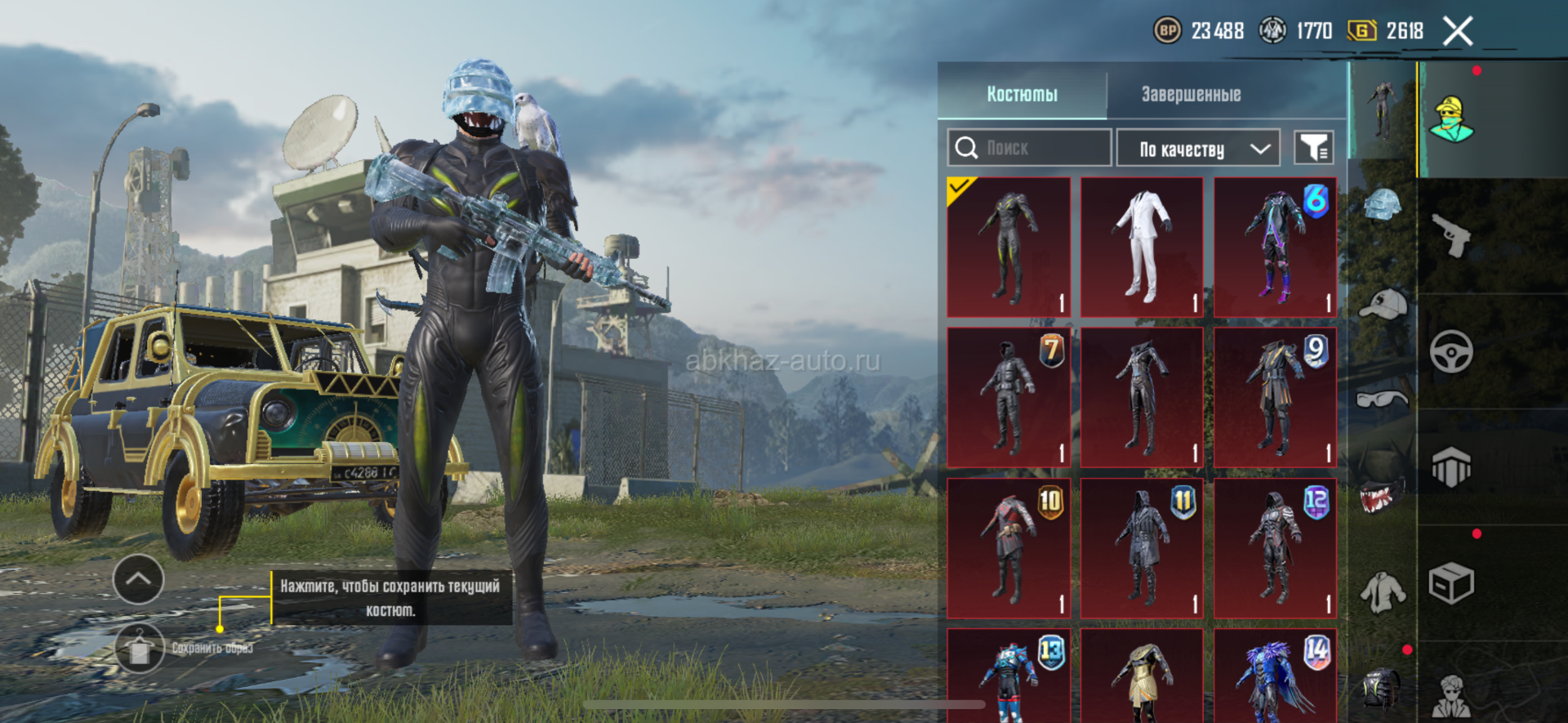Open the Завершенные tab
This screenshot has height=723, width=1568.
(1191, 95)
